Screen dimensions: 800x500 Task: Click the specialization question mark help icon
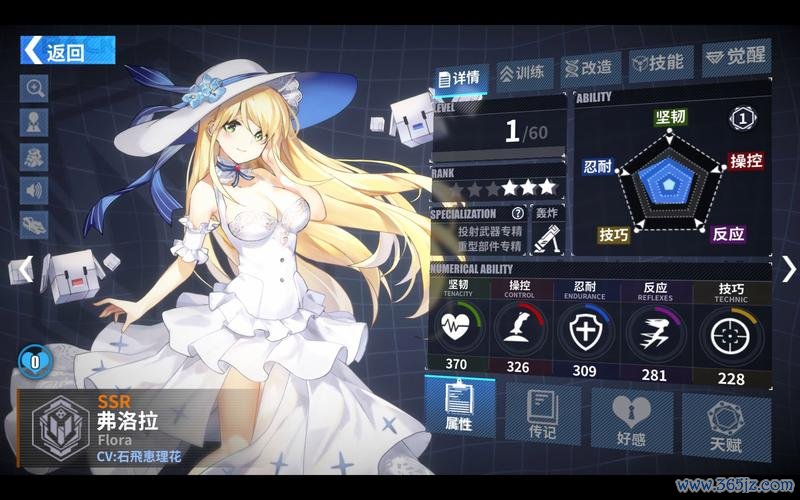point(518,213)
